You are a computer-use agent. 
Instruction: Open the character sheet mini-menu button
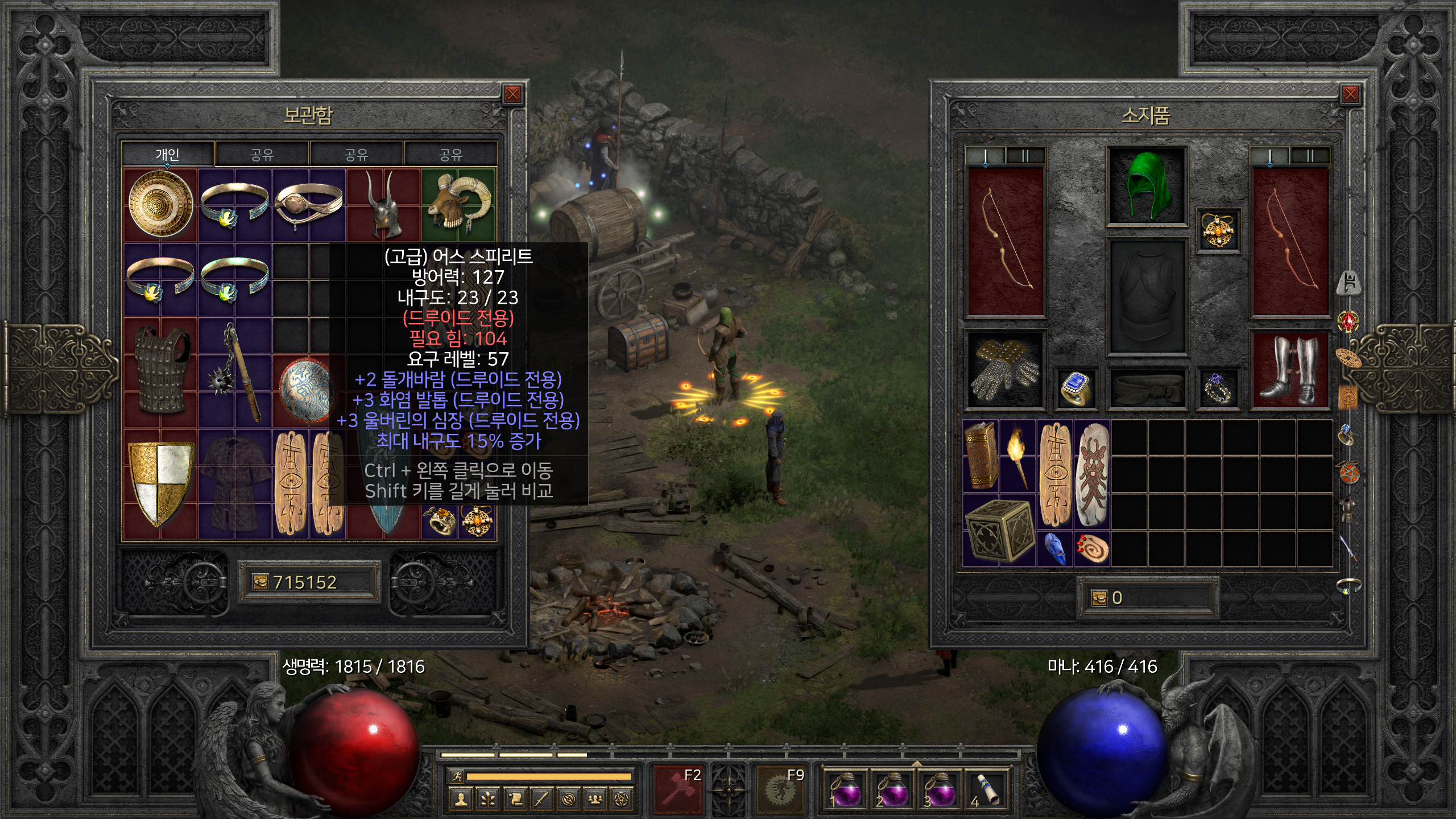point(461,800)
